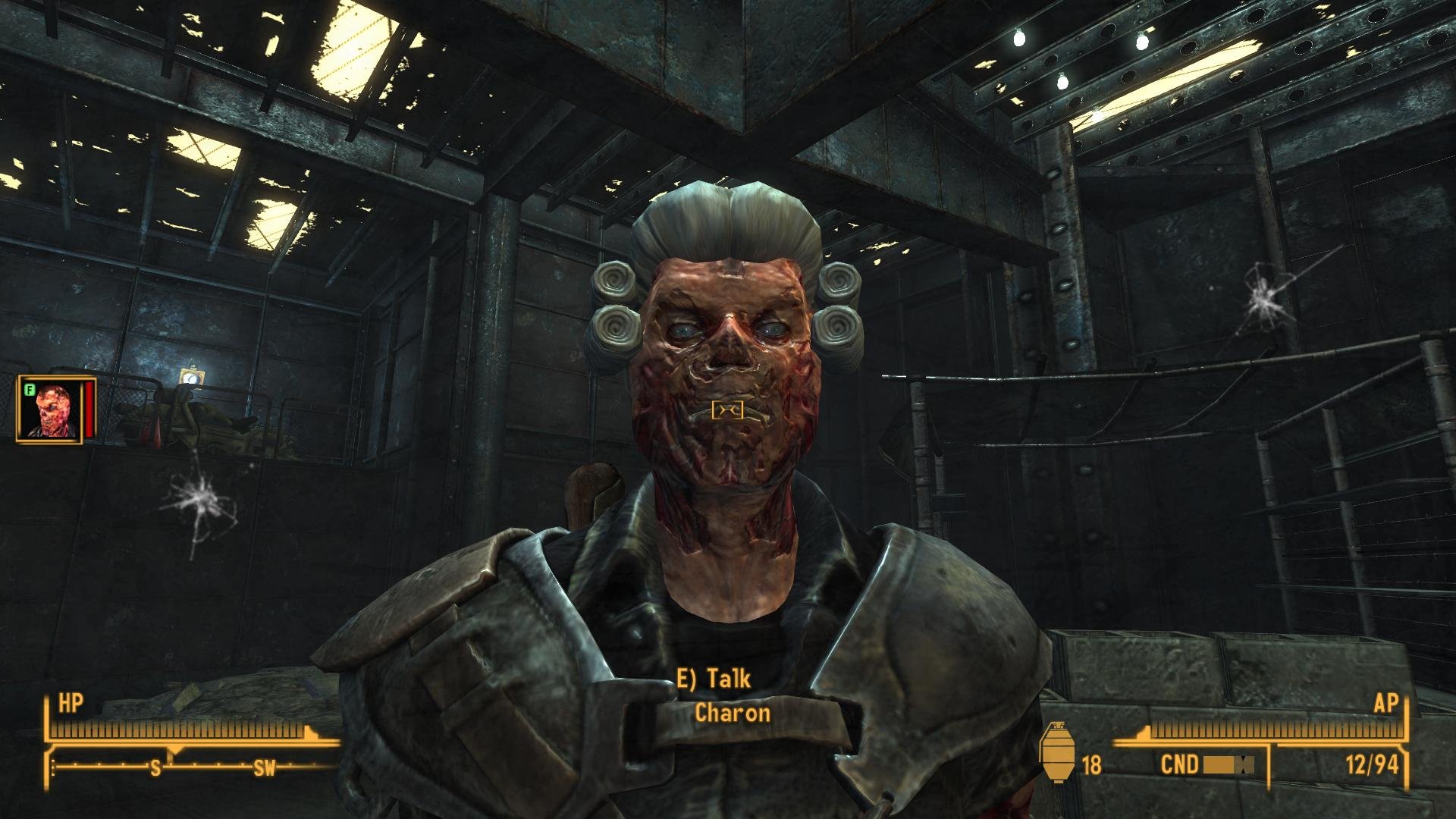1456x819 pixels.
Task: Click the S marker on the compass
Action: (x=155, y=767)
